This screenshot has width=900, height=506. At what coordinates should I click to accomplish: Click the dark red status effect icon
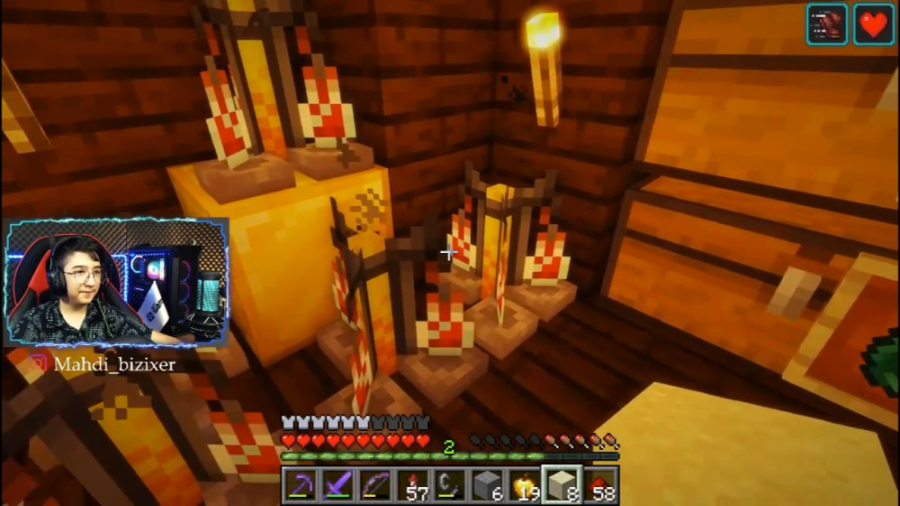tap(827, 24)
